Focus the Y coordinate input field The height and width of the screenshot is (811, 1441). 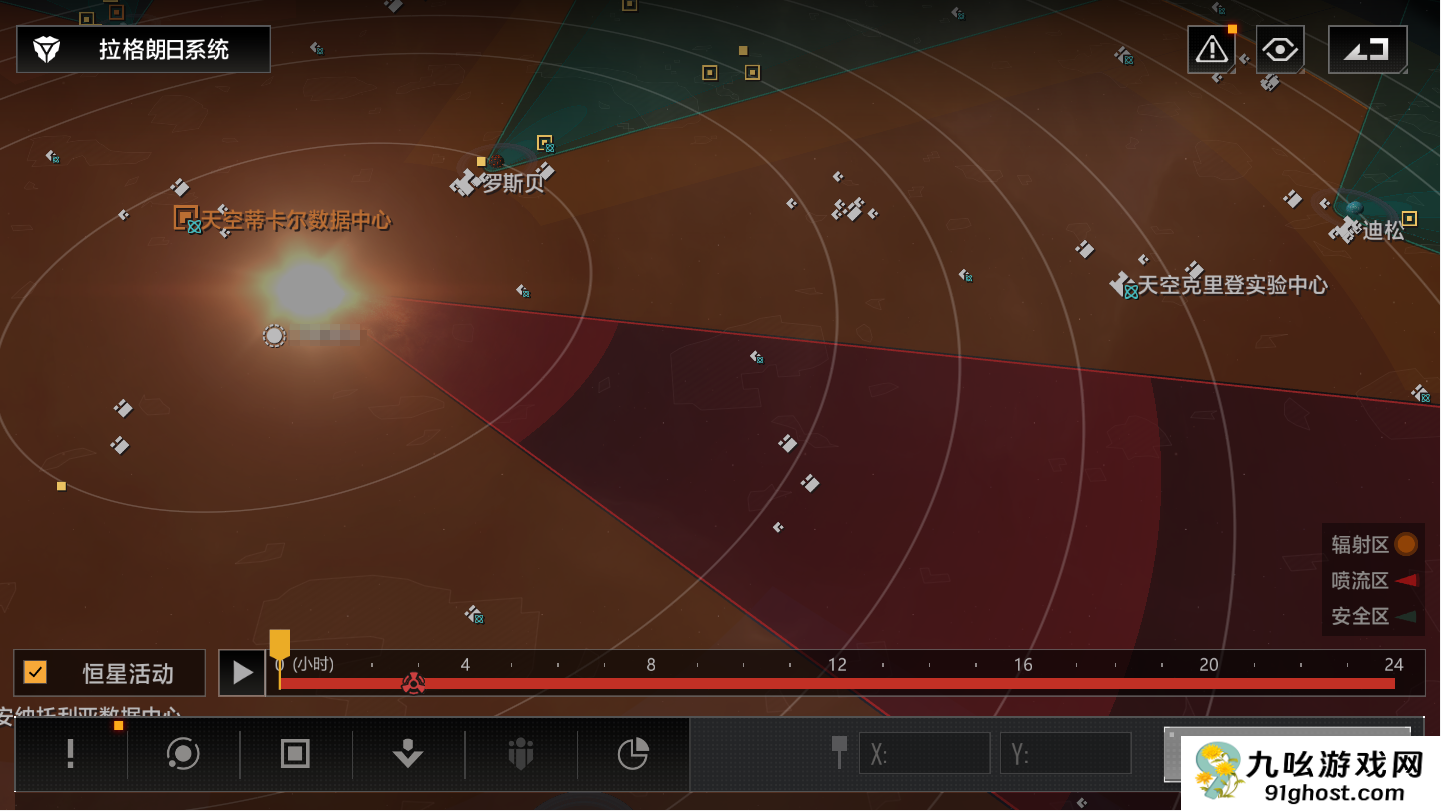point(1065,754)
